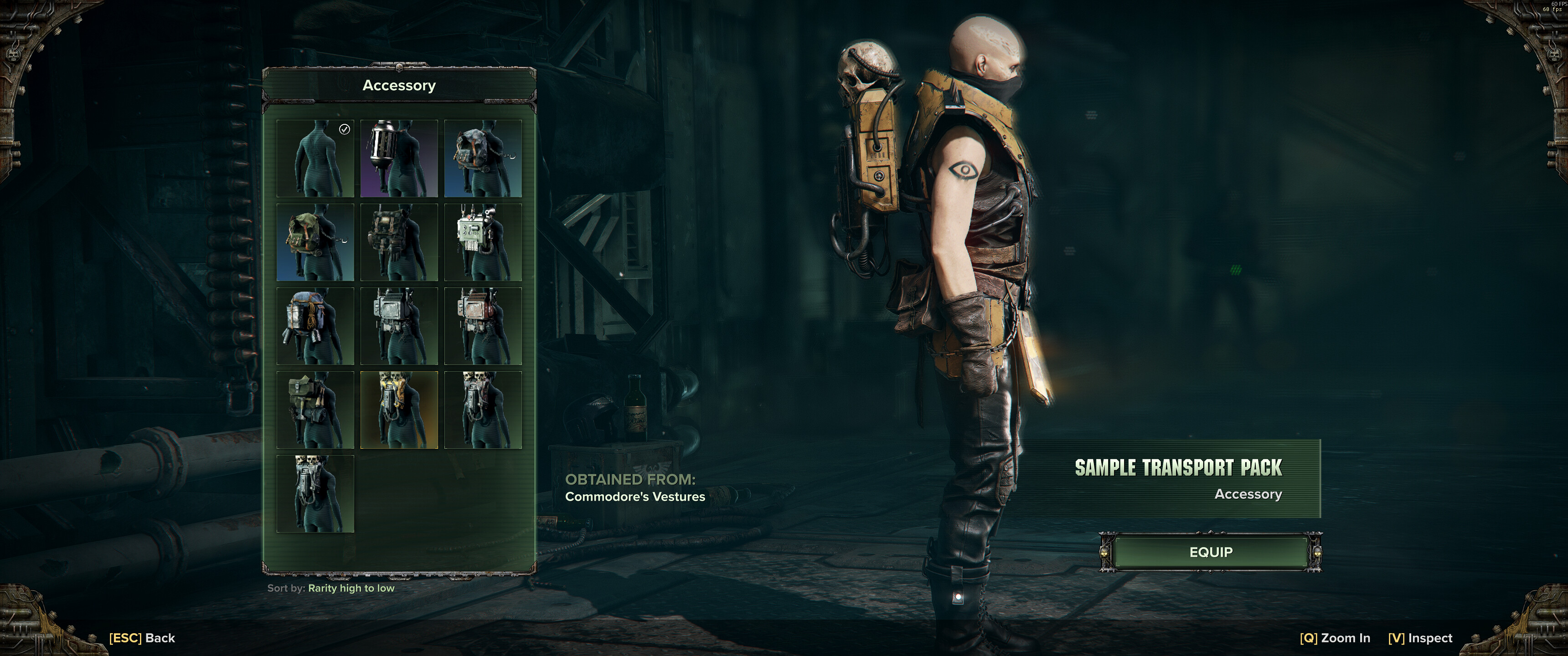Equip the Sample Transport Pack

coord(1210,552)
